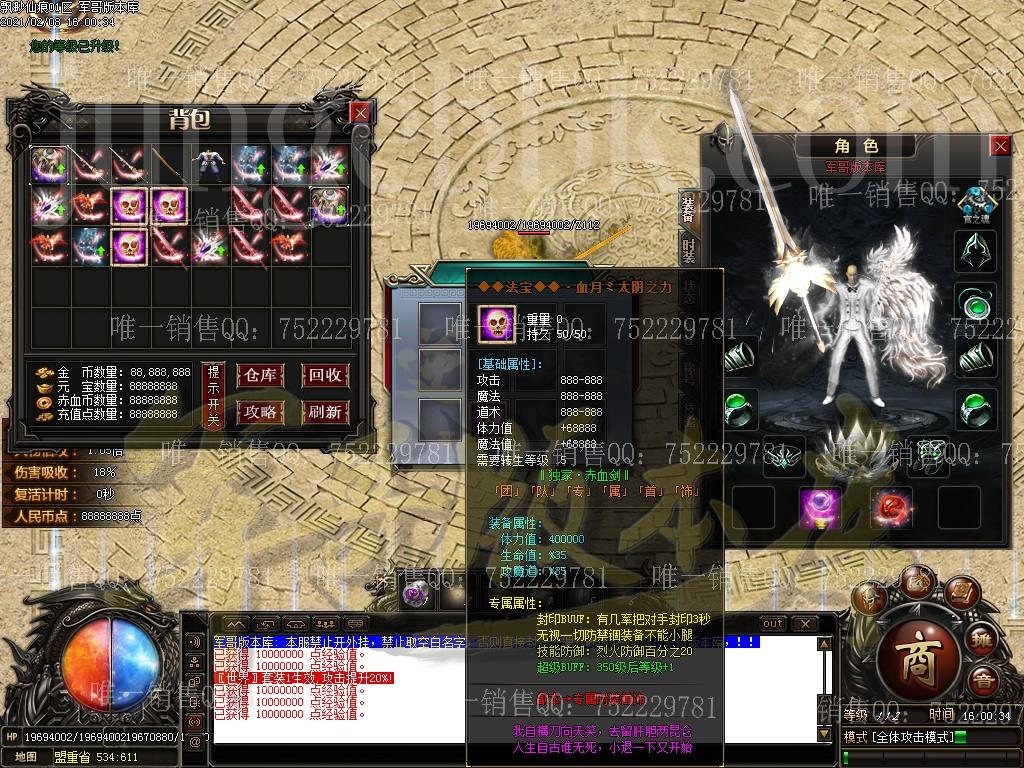Open the 地图 map
Screen dimensions: 1024x768
(x=26, y=757)
